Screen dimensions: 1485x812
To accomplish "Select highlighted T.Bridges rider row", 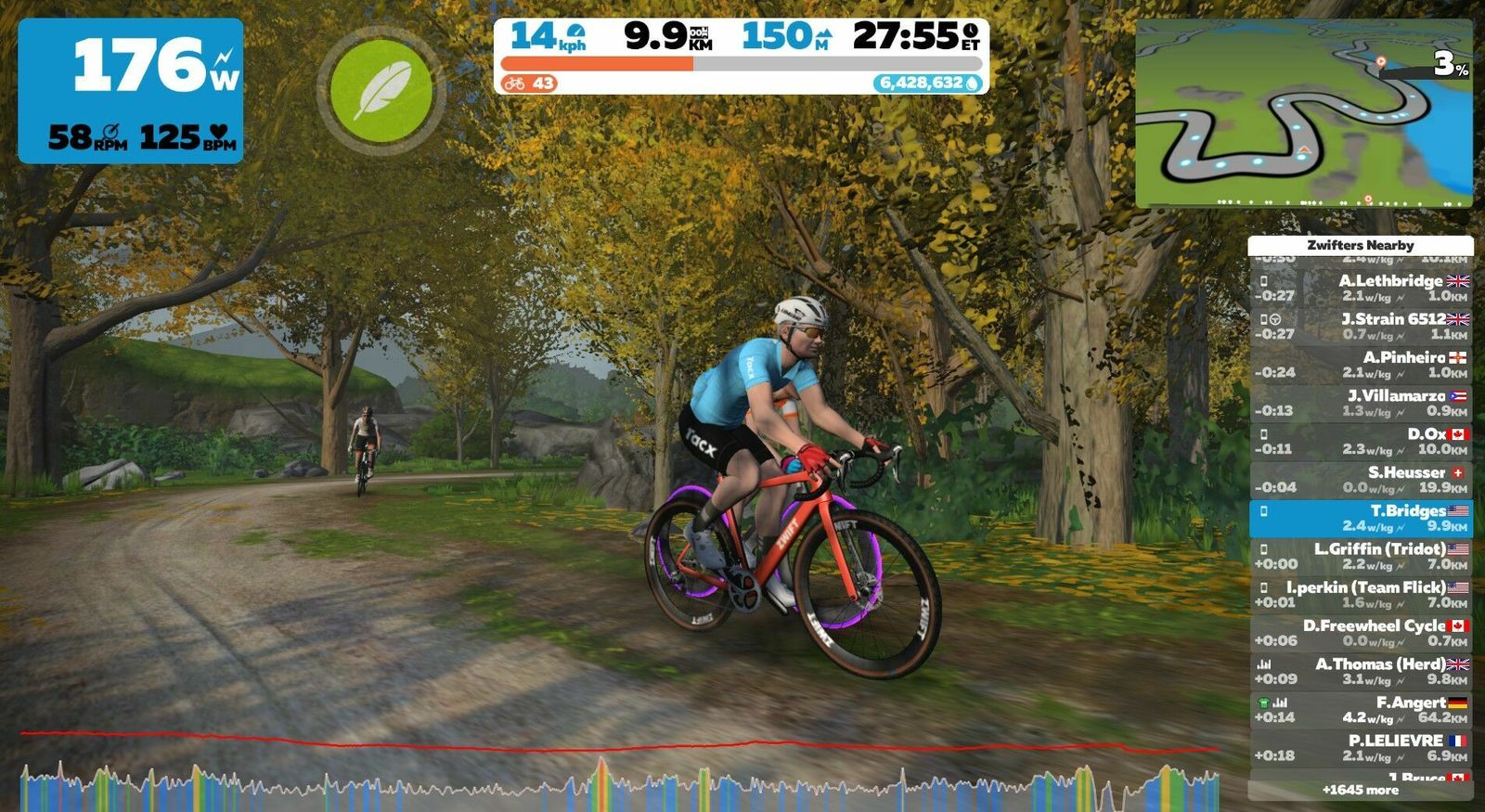I will [1361, 518].
